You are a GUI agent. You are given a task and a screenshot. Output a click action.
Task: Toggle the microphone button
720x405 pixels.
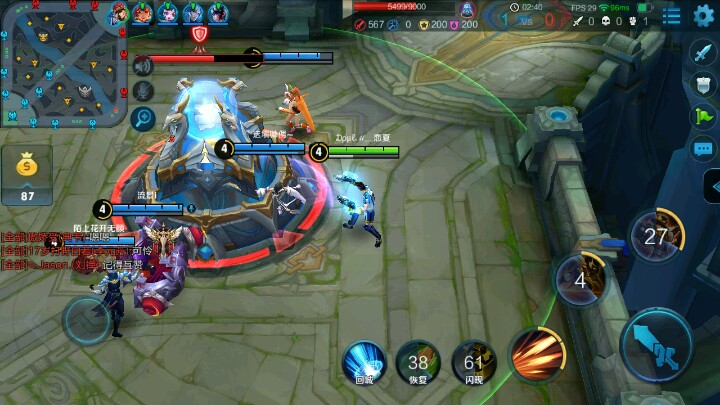[x=143, y=91]
